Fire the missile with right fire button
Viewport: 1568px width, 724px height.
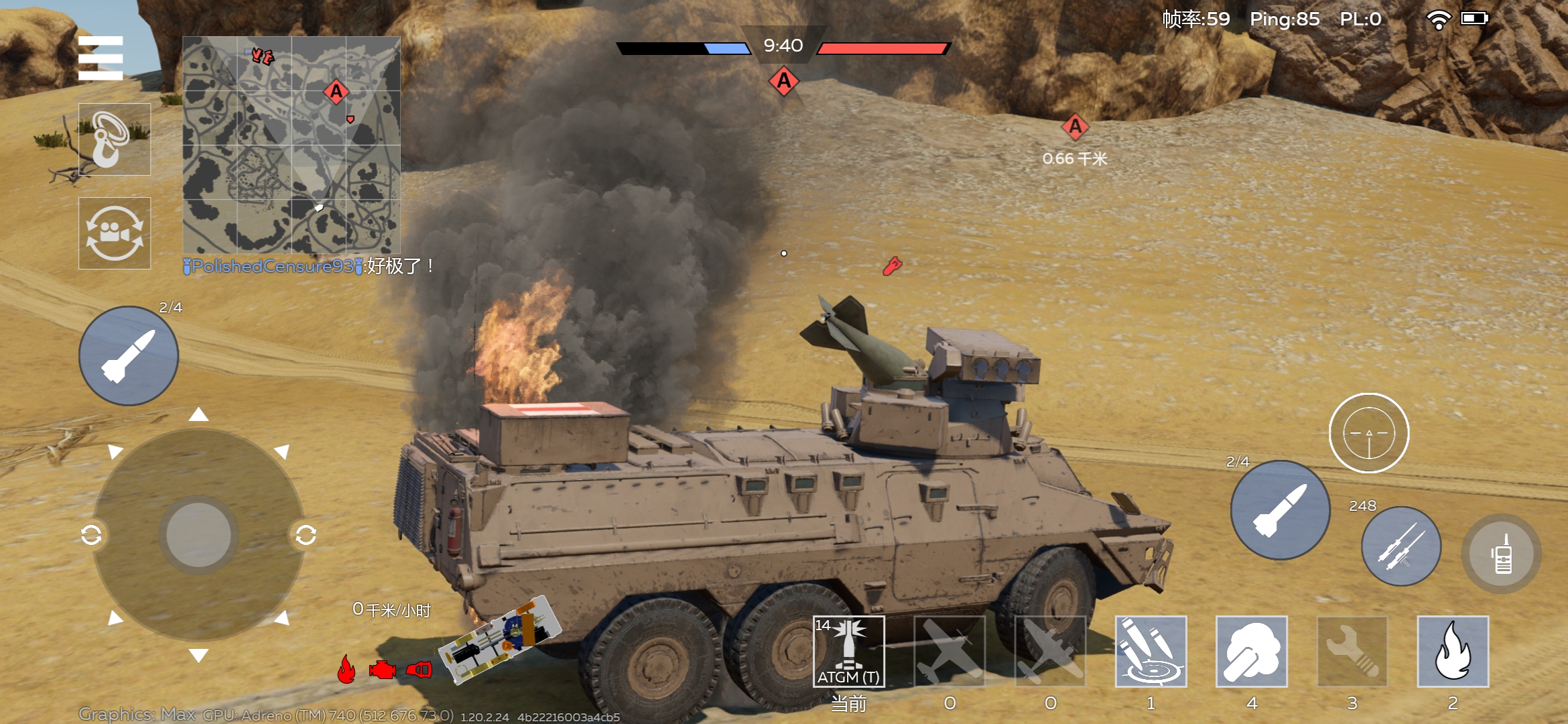(x=1280, y=510)
